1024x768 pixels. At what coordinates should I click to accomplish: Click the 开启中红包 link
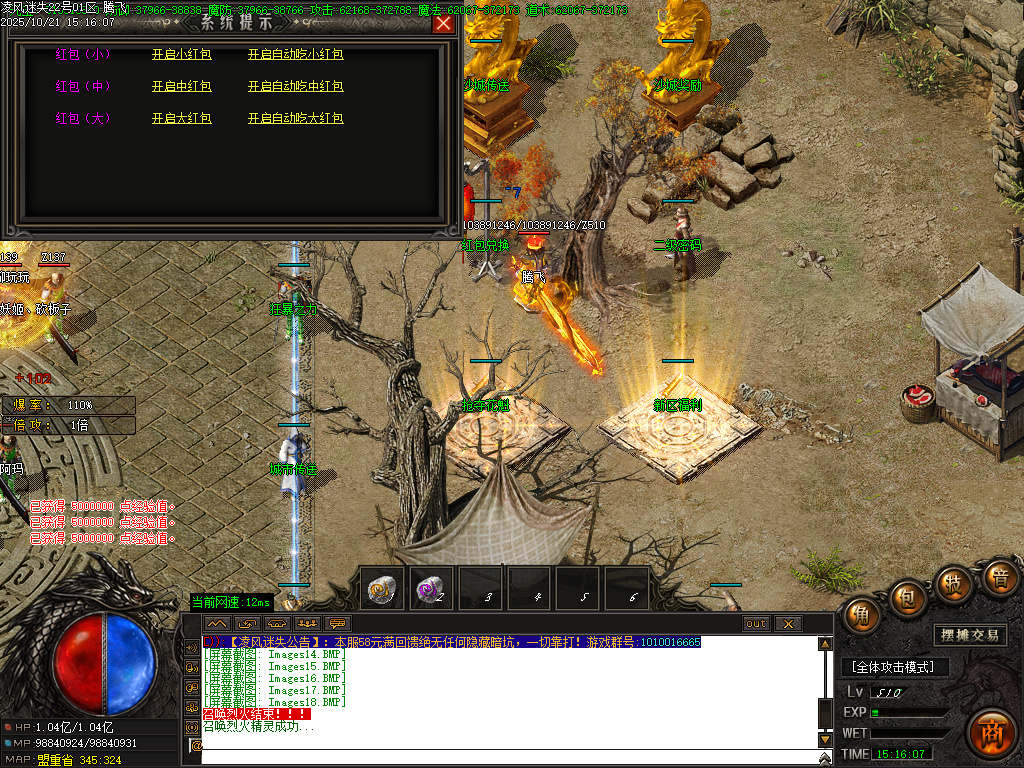(181, 87)
